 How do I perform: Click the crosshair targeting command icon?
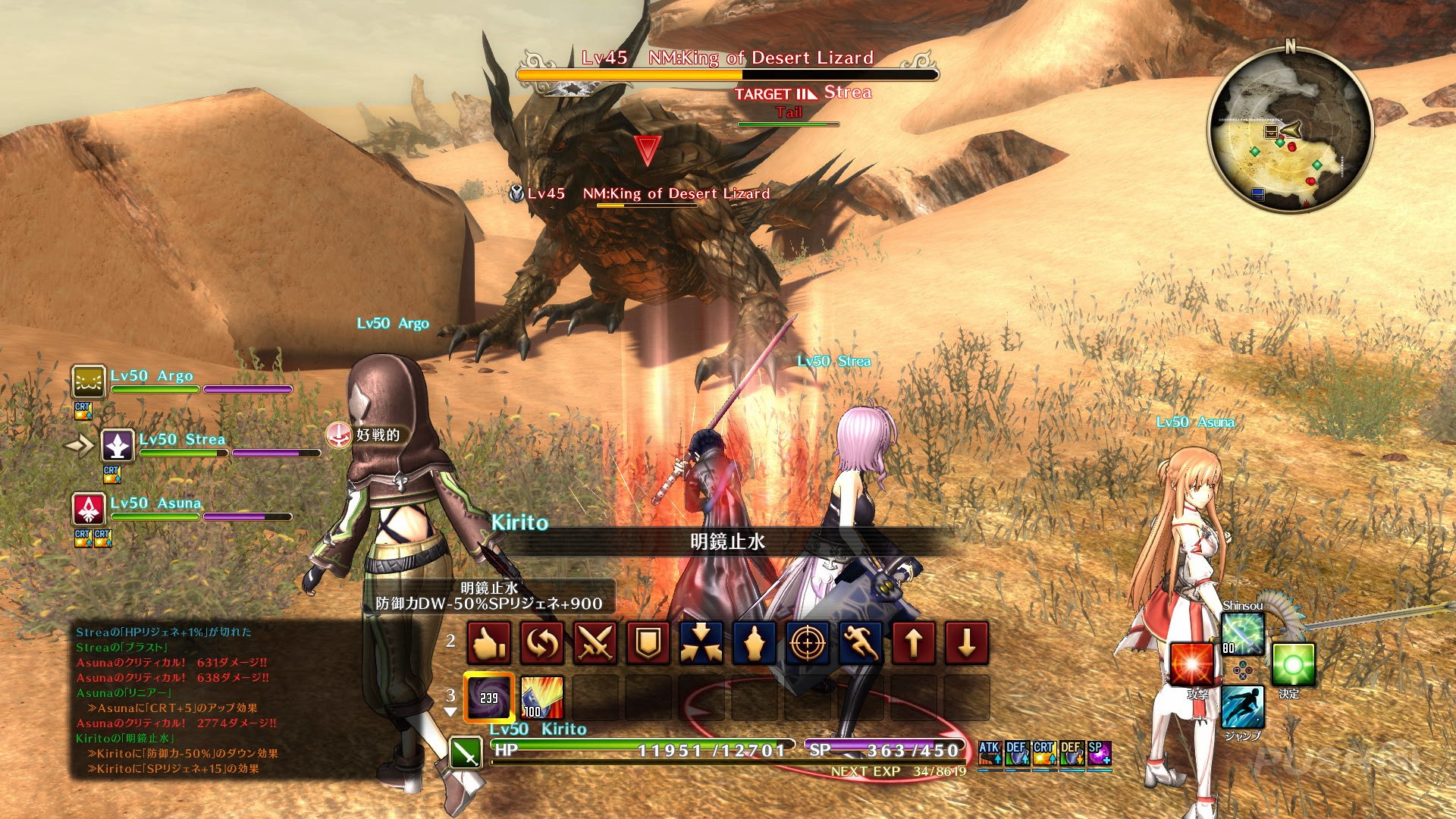click(x=806, y=643)
